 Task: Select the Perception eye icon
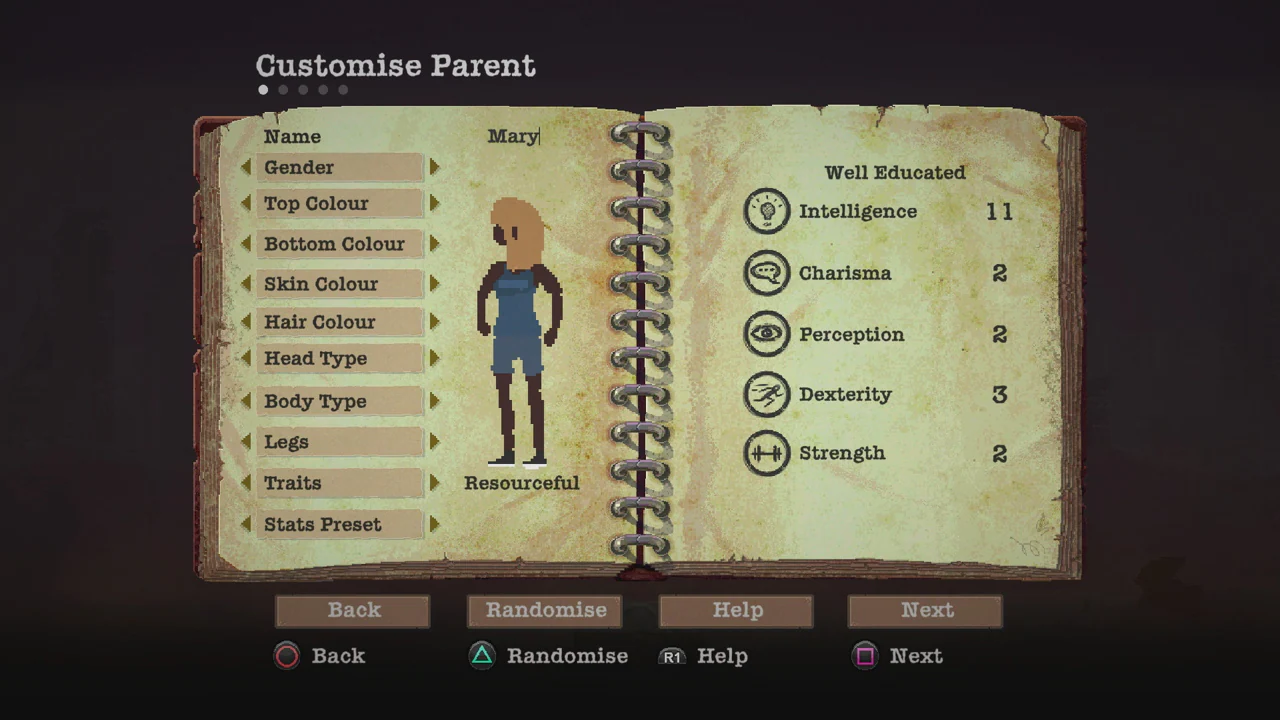767,334
